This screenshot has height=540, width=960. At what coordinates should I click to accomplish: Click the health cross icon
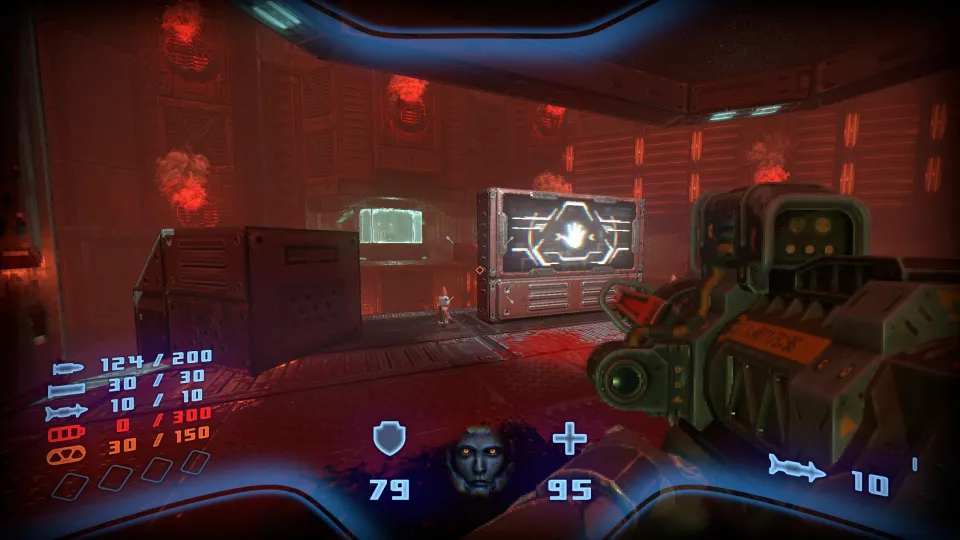(x=570, y=439)
